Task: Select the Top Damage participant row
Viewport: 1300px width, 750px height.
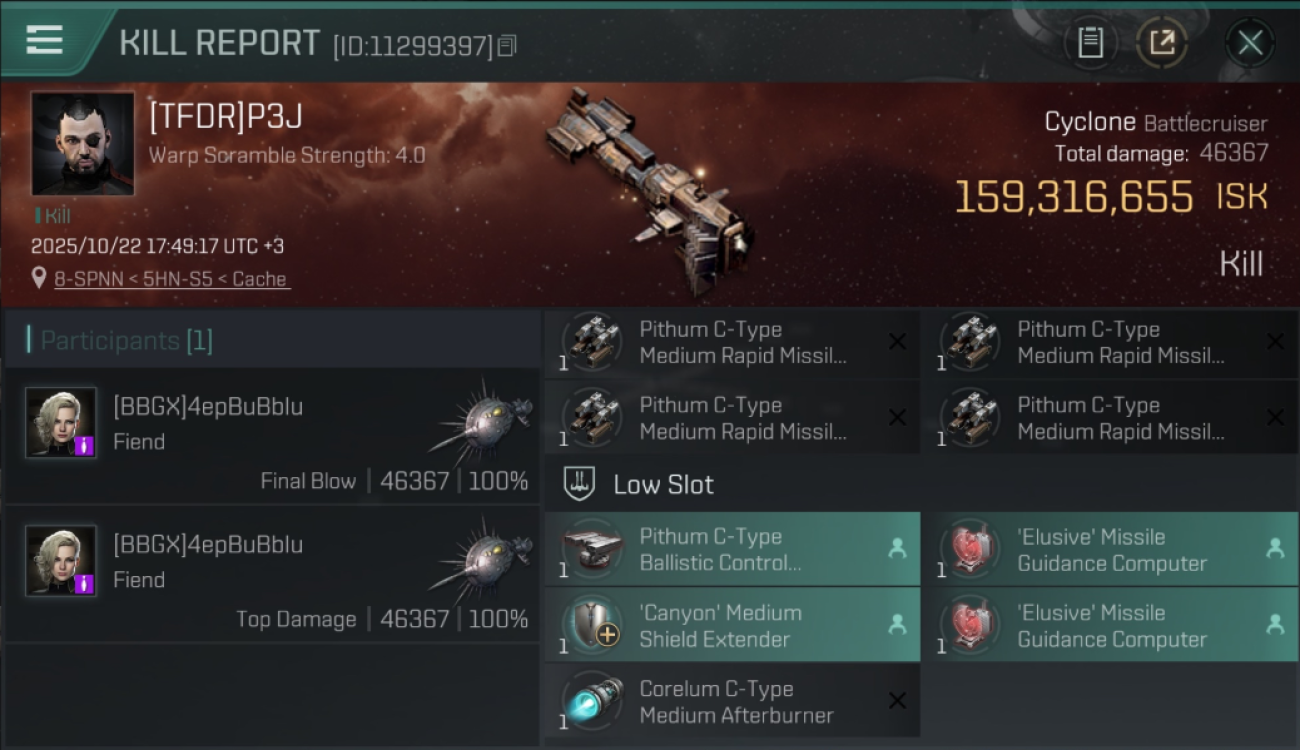Action: [x=272, y=574]
